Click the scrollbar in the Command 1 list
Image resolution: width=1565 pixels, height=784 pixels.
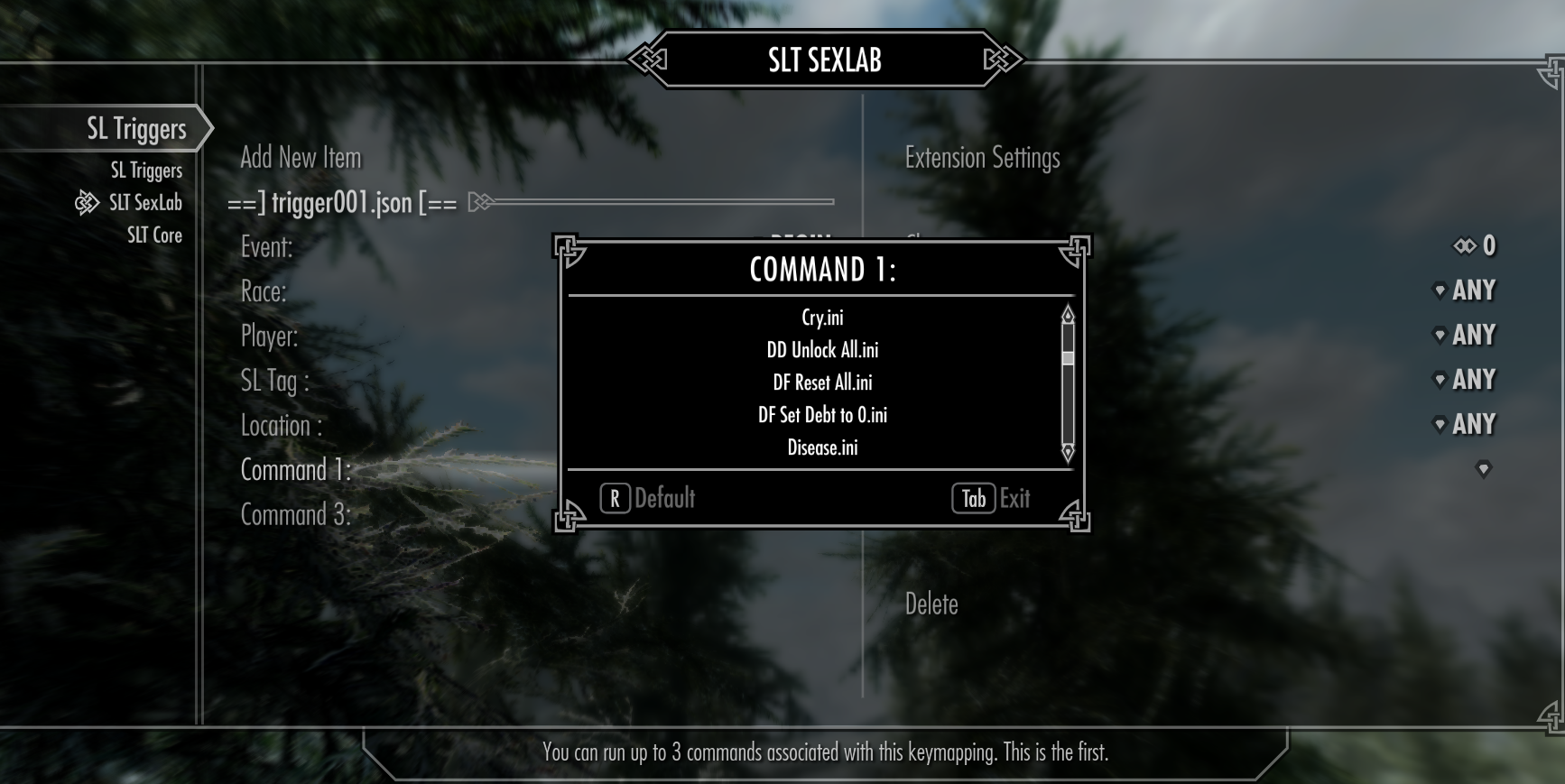coord(1068,358)
